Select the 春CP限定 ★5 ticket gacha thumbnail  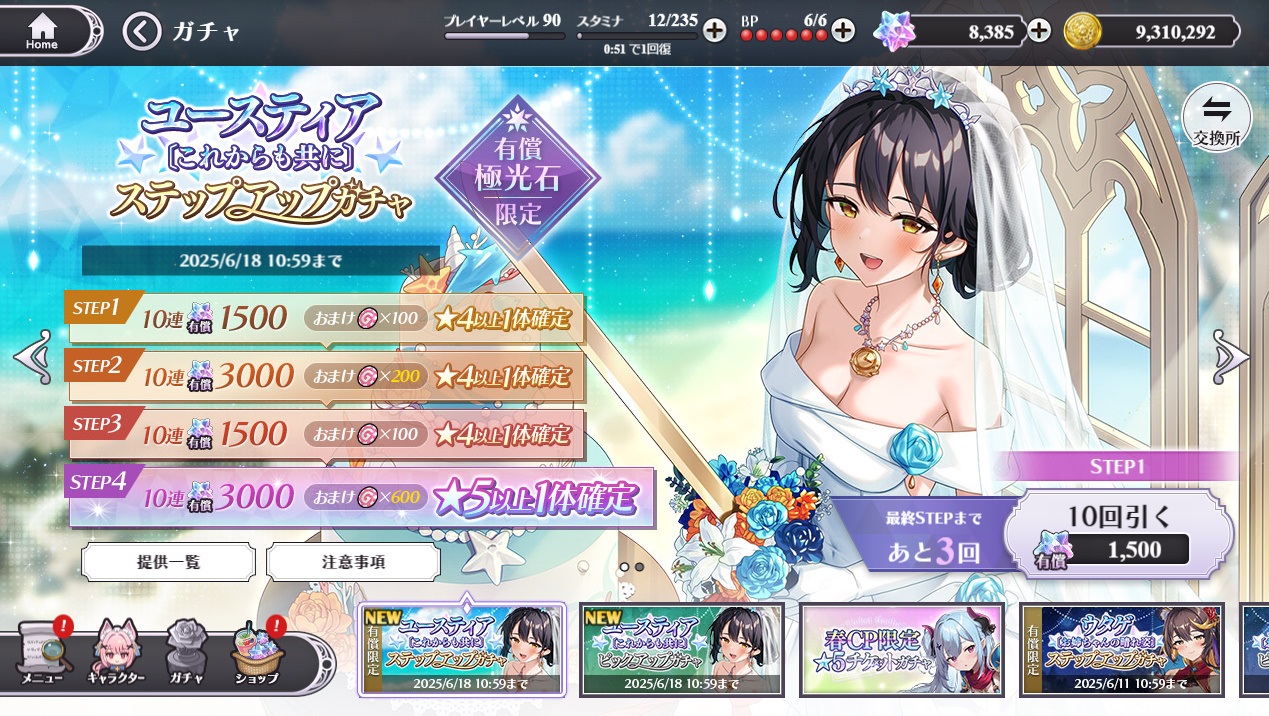pos(902,650)
